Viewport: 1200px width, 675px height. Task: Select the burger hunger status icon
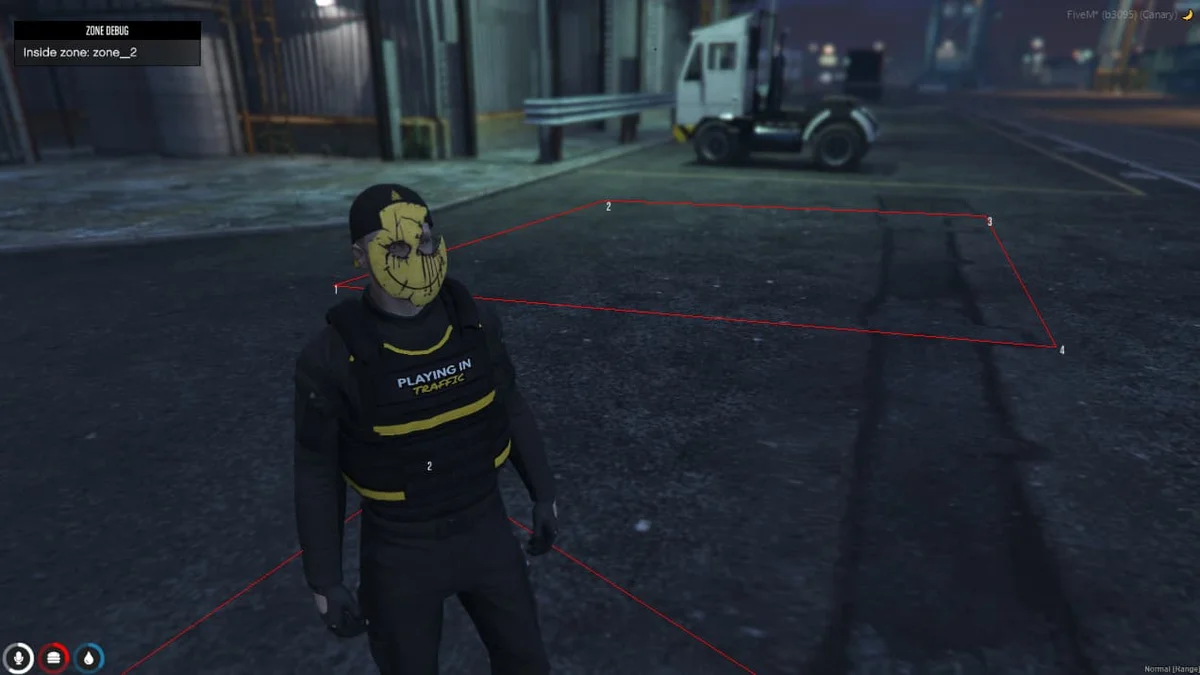point(53,657)
